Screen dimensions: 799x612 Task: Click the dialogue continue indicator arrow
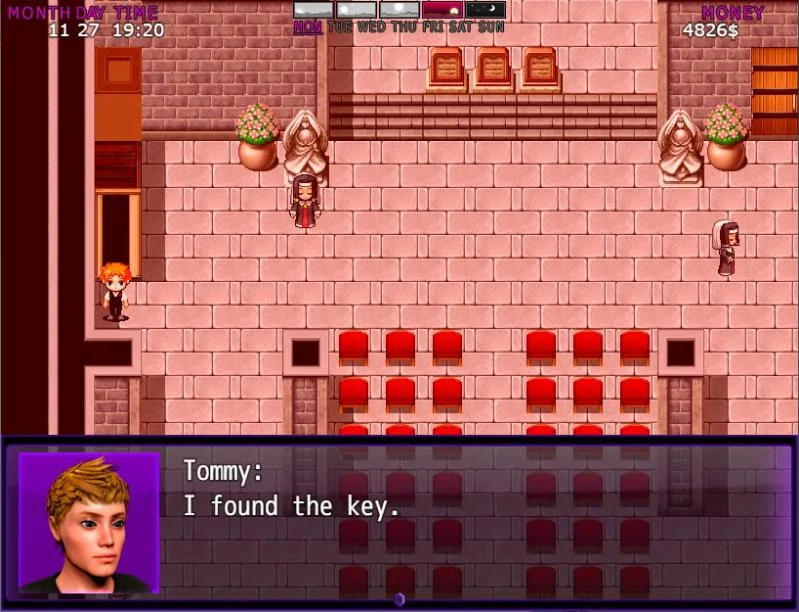[399, 599]
